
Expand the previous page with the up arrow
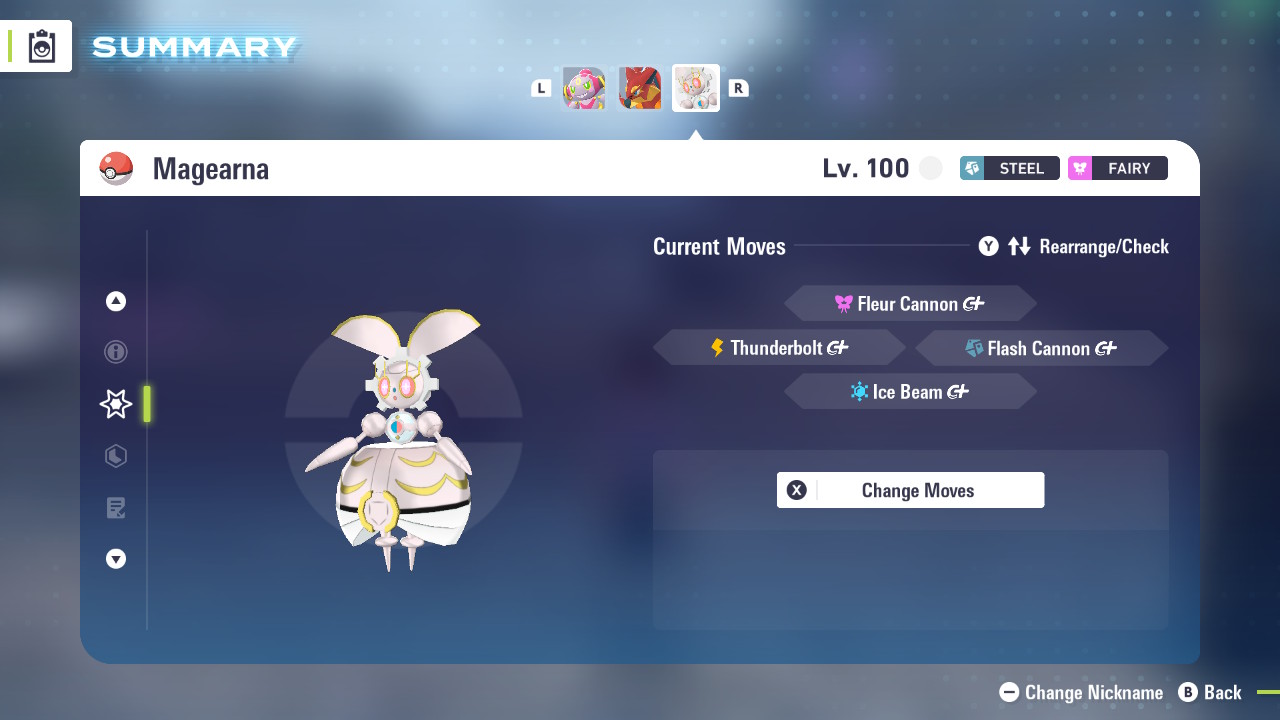pos(115,300)
